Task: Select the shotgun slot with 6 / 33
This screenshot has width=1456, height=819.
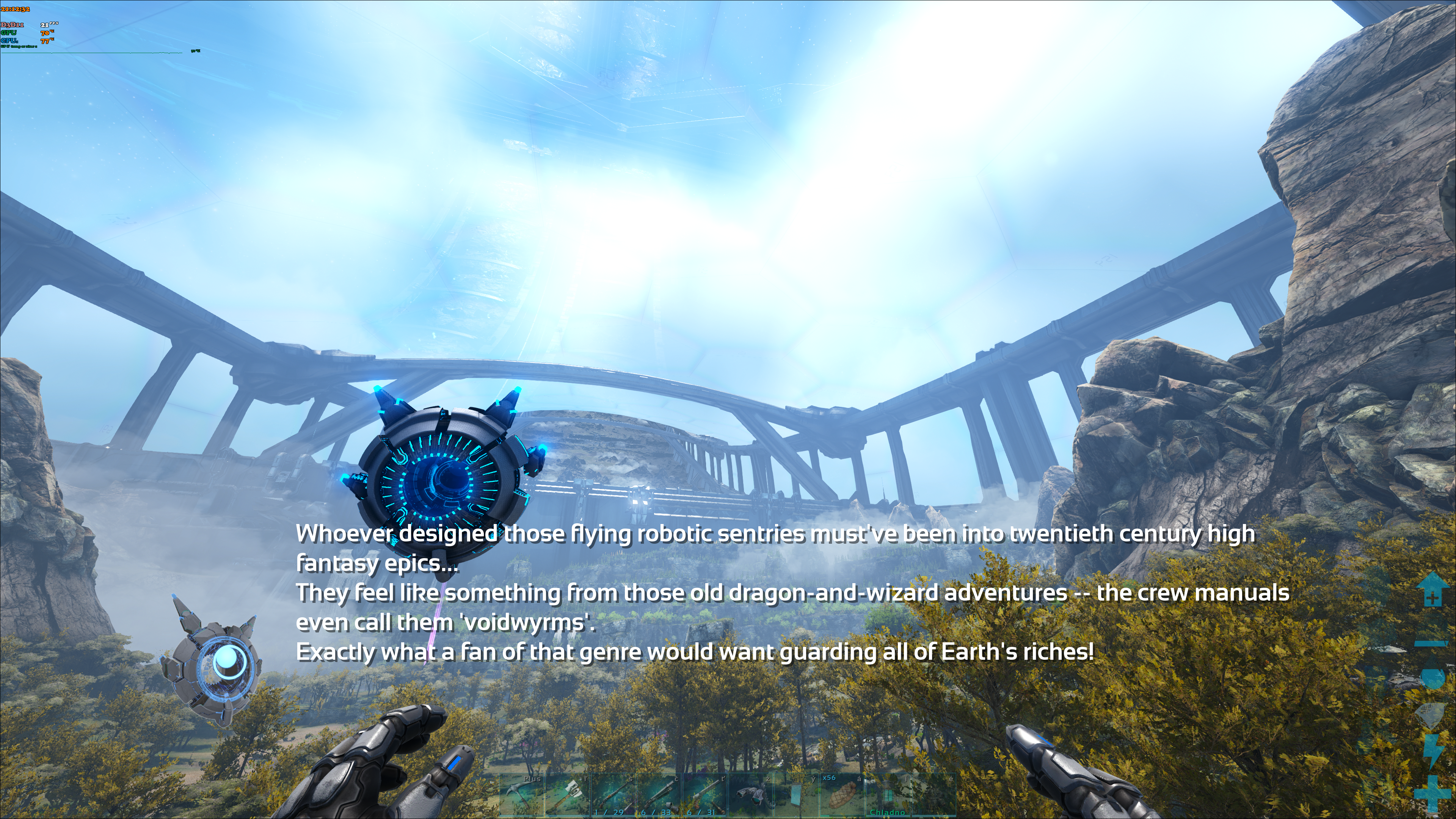Action: click(x=659, y=795)
